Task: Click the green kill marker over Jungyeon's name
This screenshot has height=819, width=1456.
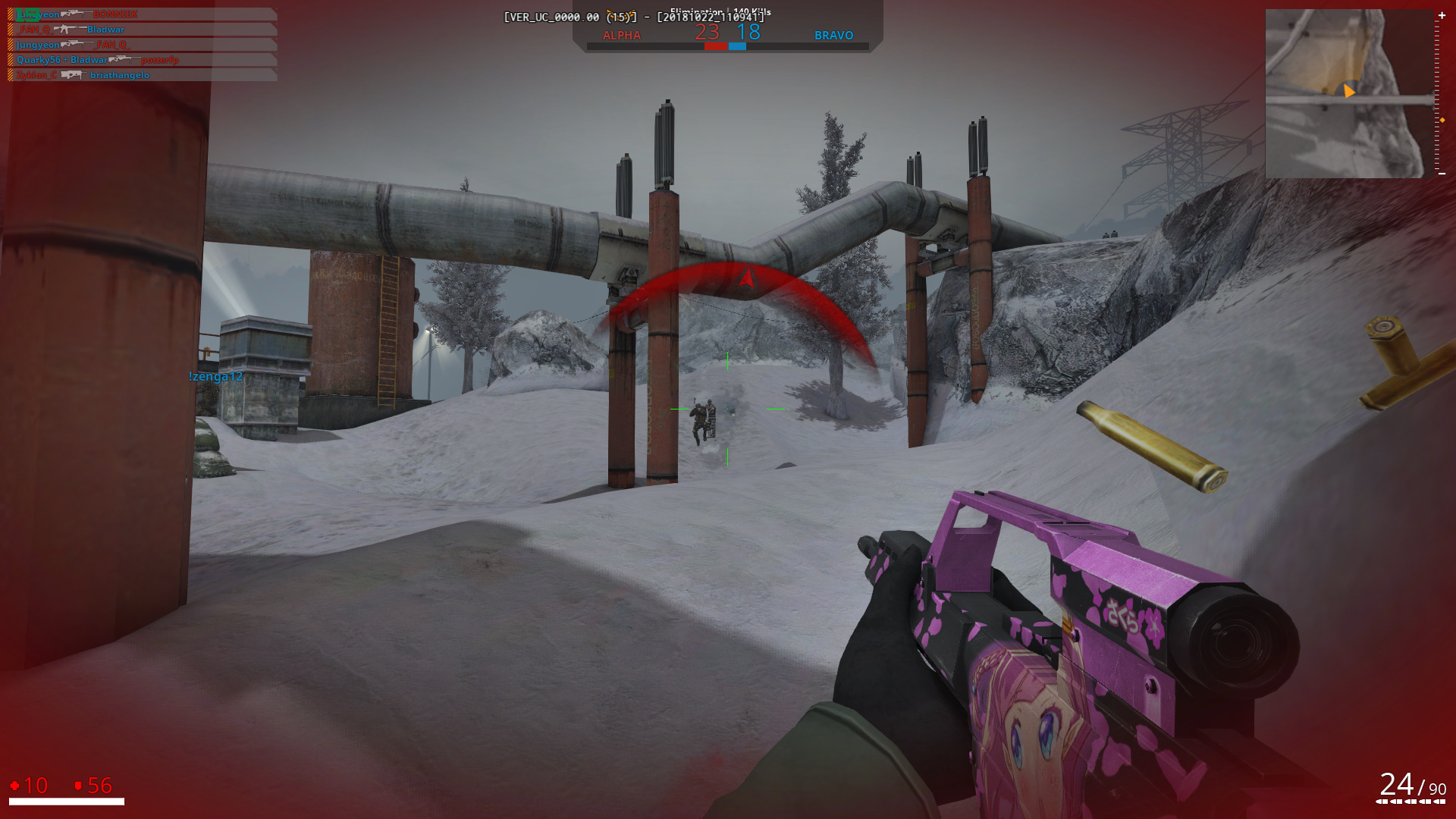Action: coord(27,14)
